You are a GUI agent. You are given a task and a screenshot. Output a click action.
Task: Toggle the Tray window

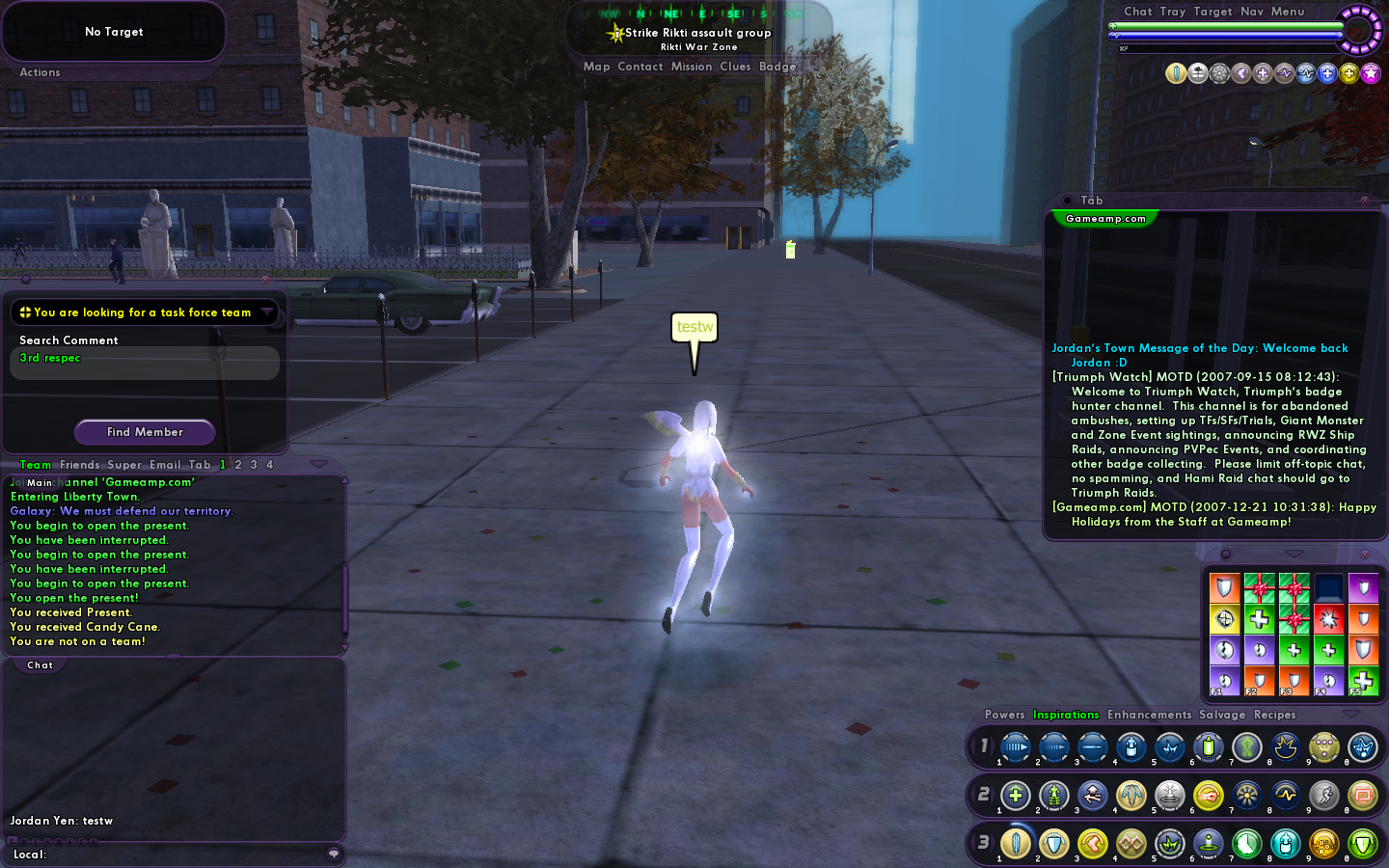(1172, 12)
